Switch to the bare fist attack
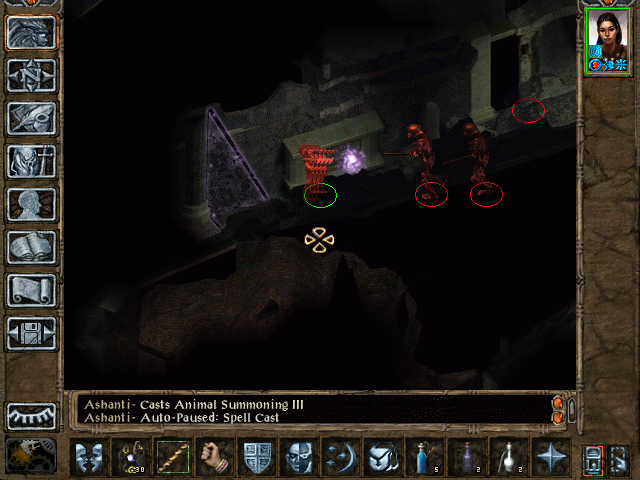Viewport: 640px width, 480px height. tap(215, 458)
